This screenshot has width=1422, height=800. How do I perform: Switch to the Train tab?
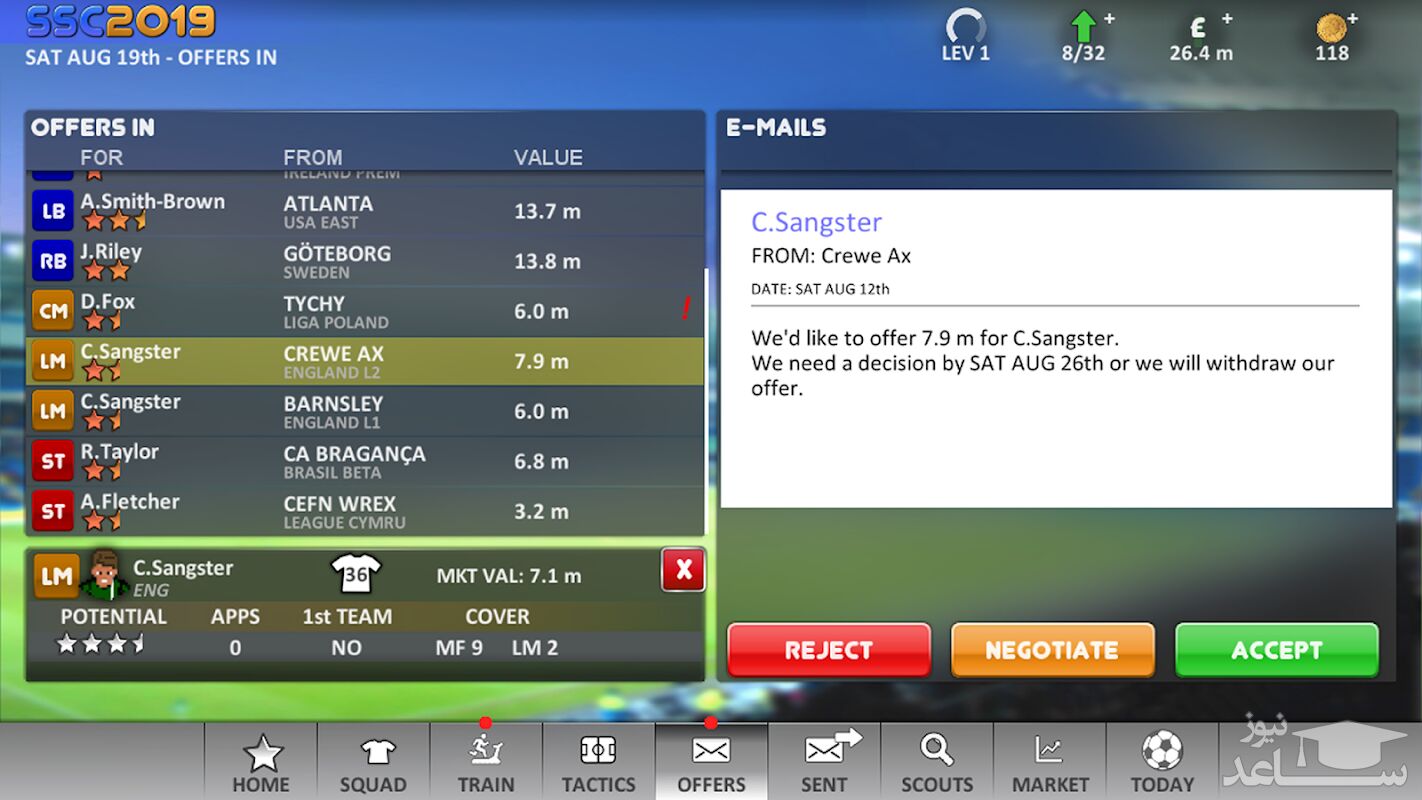point(486,762)
